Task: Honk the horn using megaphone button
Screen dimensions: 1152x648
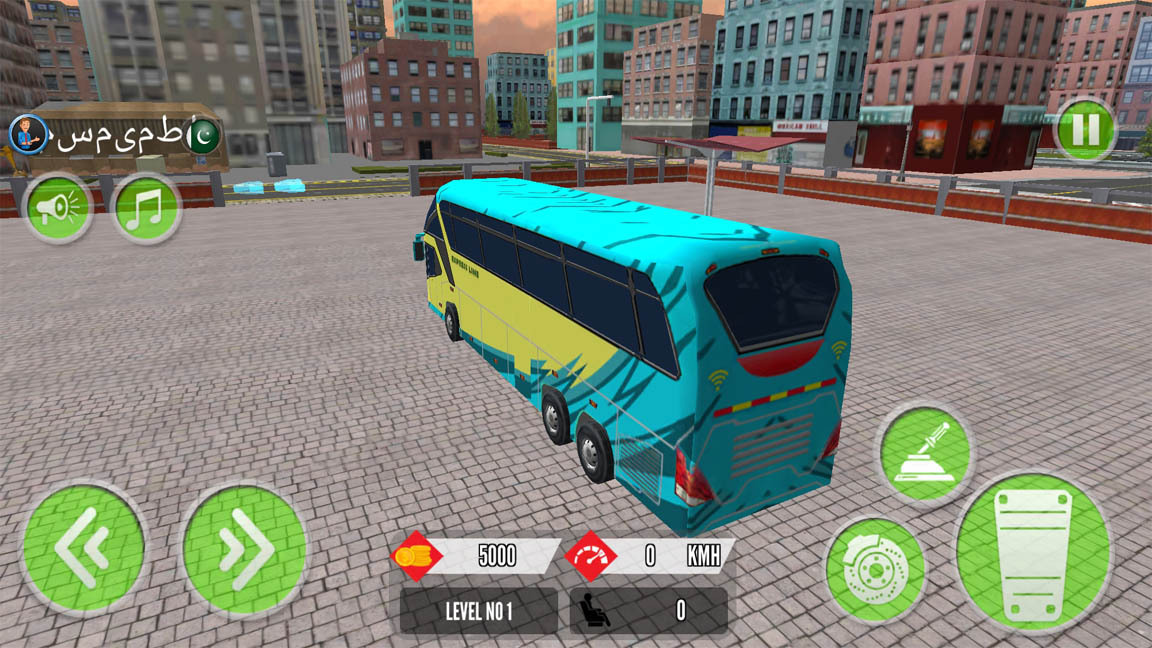Action: [56, 208]
